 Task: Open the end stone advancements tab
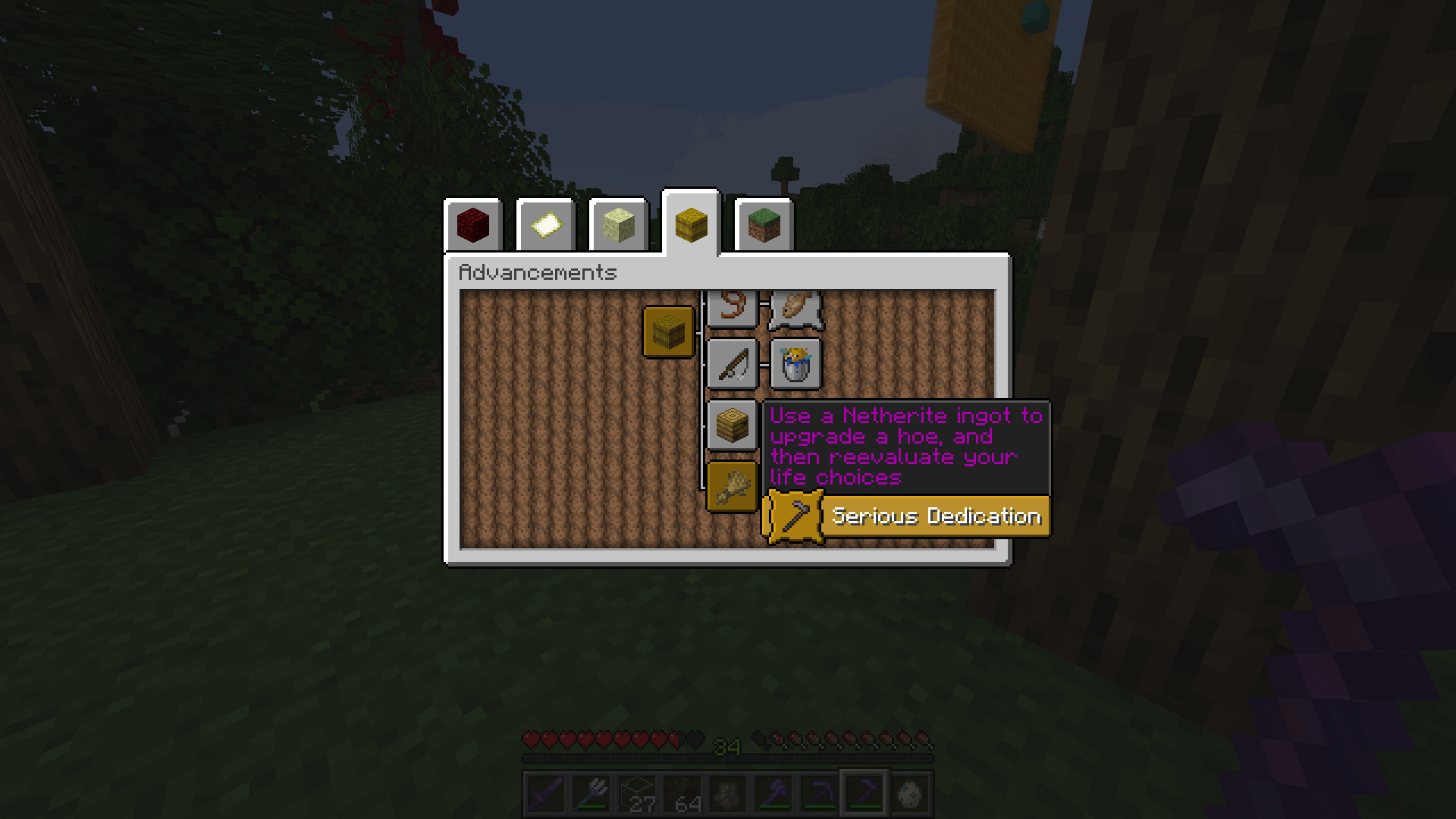(x=618, y=224)
